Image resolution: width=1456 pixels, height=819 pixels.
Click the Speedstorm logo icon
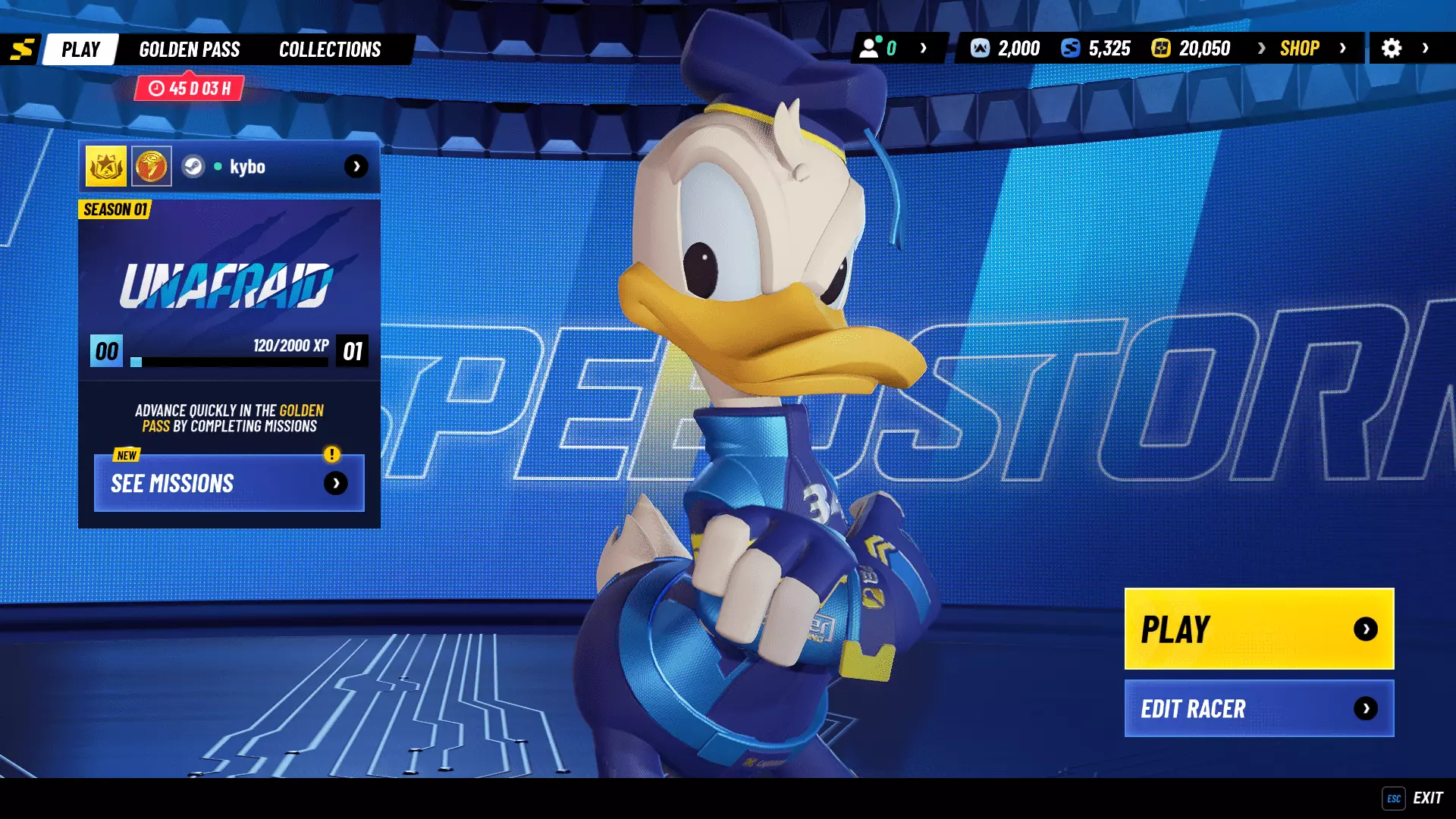(x=22, y=49)
